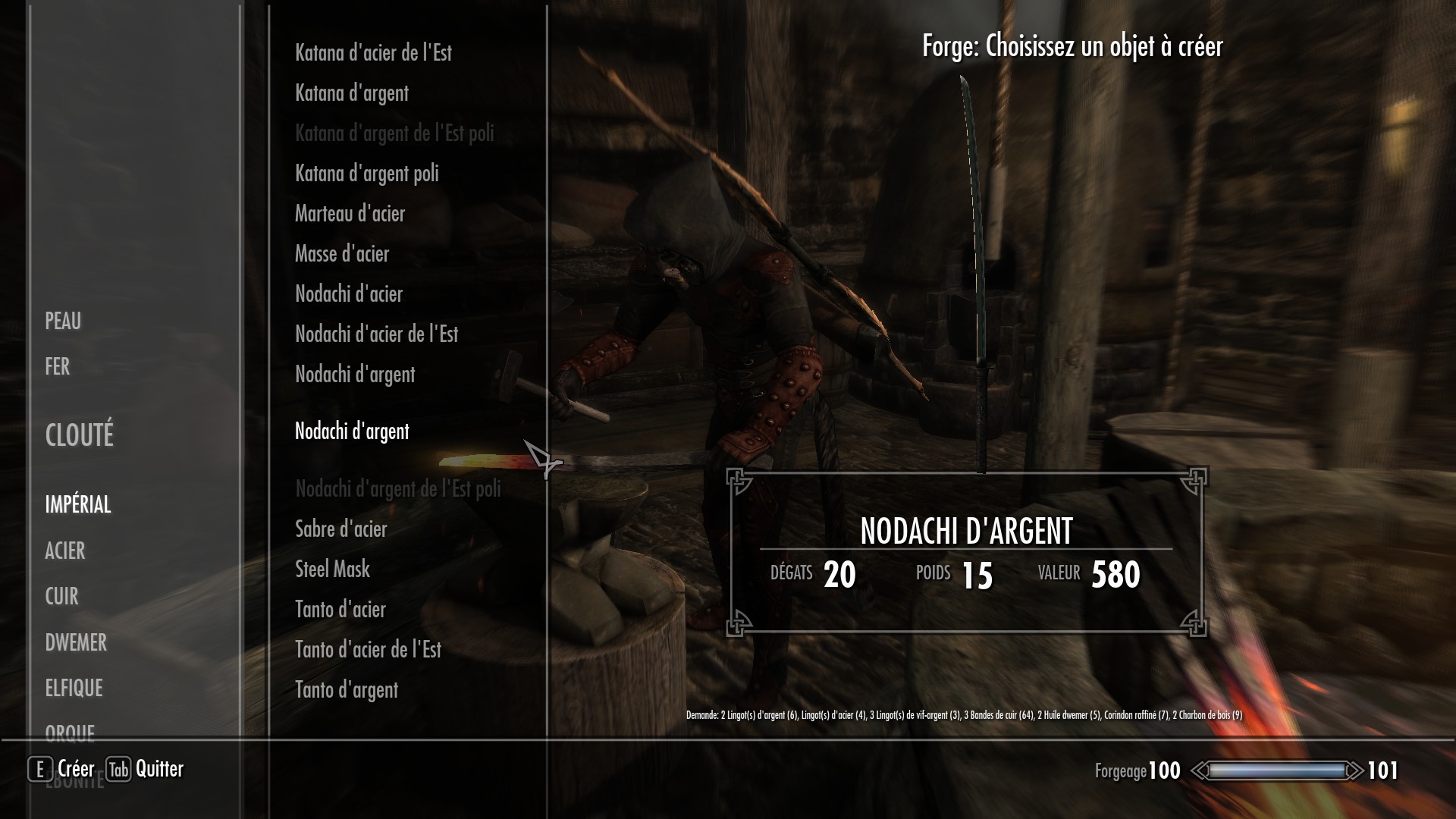The image size is (1456, 819).
Task: Choose the IMPÉRIAL category
Action: click(x=78, y=505)
